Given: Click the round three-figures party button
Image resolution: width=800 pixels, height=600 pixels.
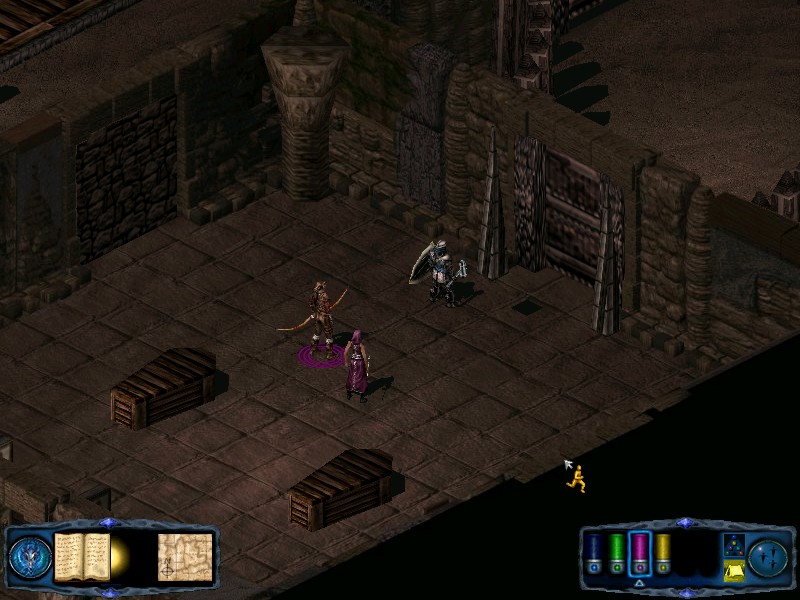Looking at the screenshot, I should (769, 556).
